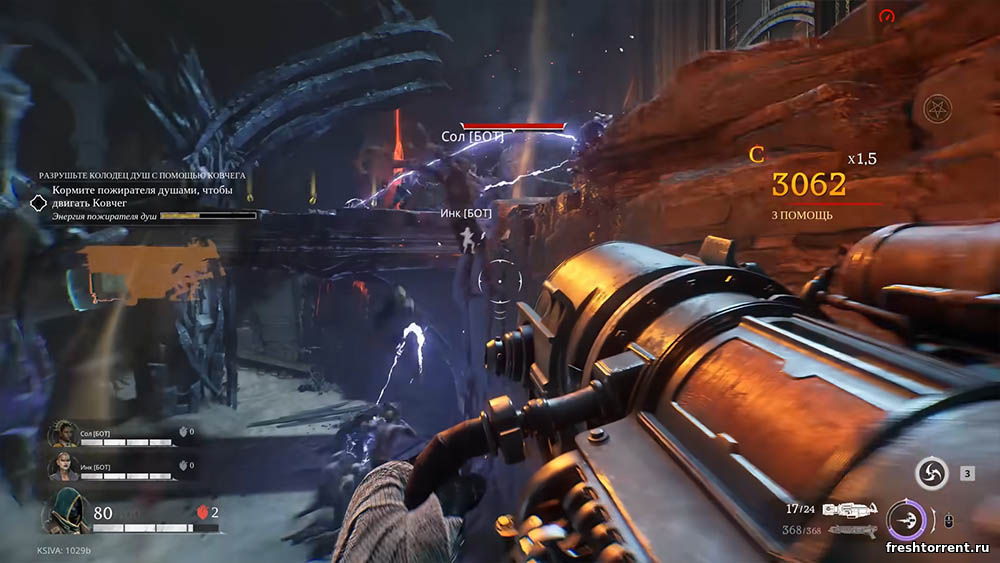This screenshot has height=563, width=1000.
Task: Switch to the secondary weapon with 368 ammo
Action: (x=848, y=530)
